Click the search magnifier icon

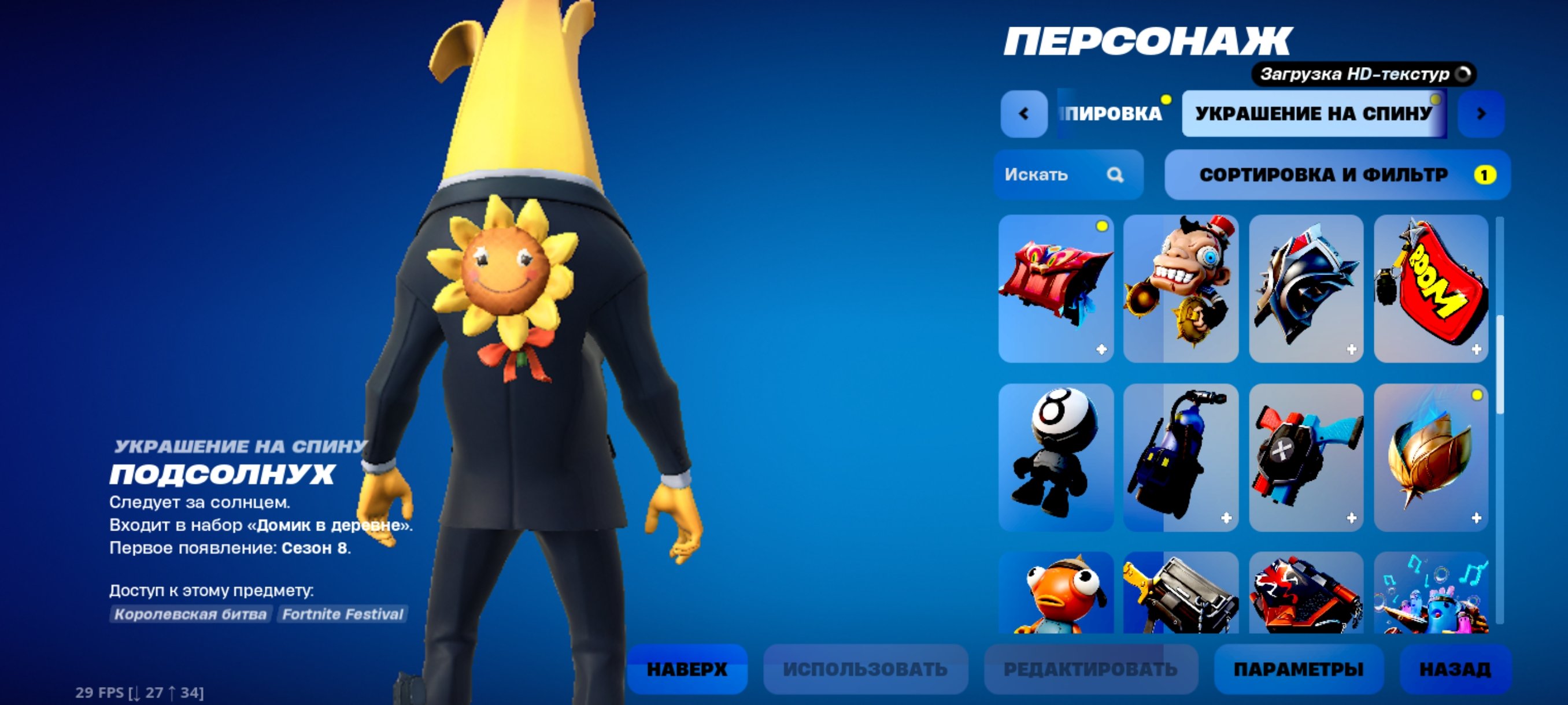1117,176
